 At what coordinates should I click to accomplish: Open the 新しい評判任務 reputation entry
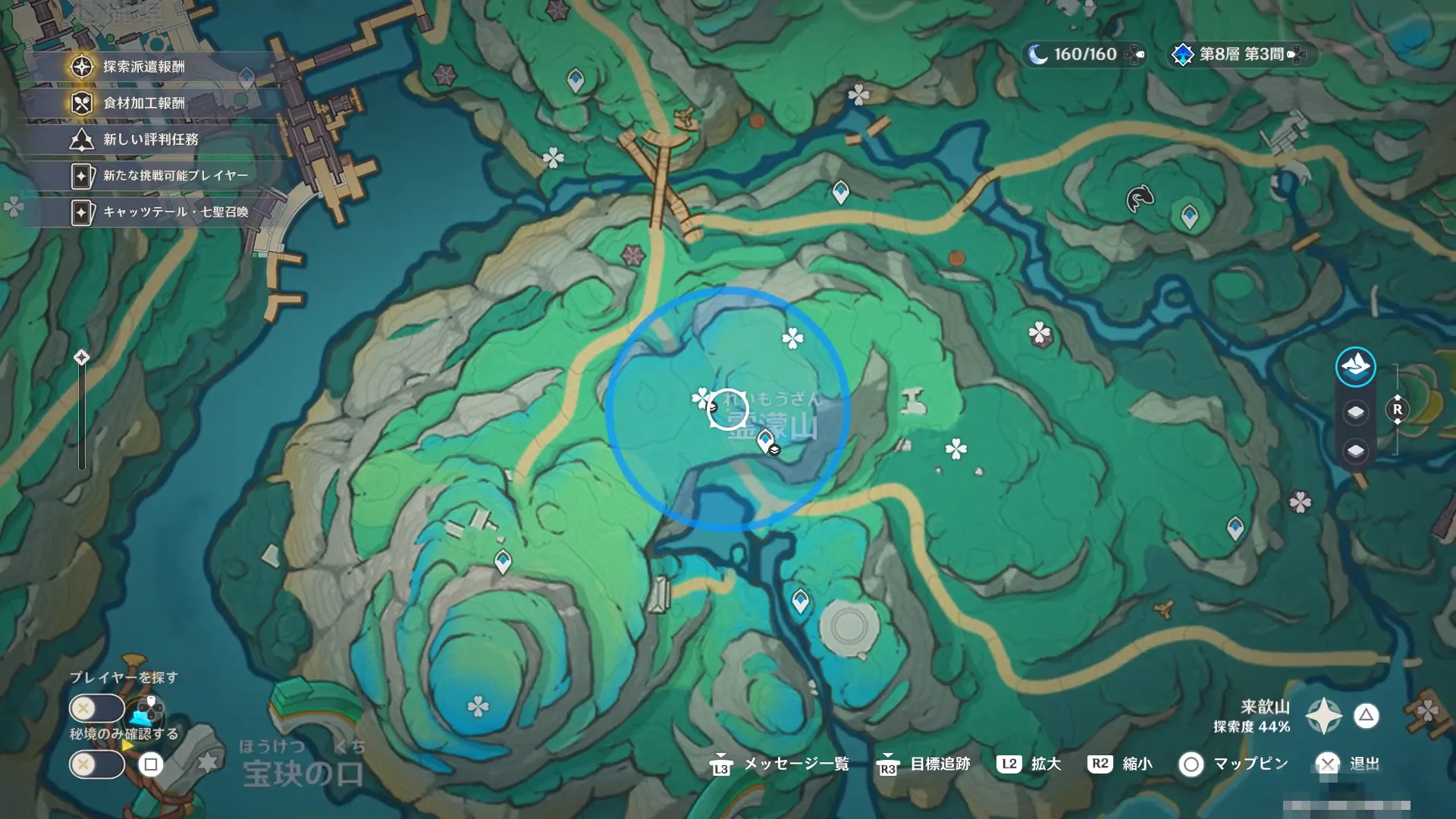pos(150,140)
